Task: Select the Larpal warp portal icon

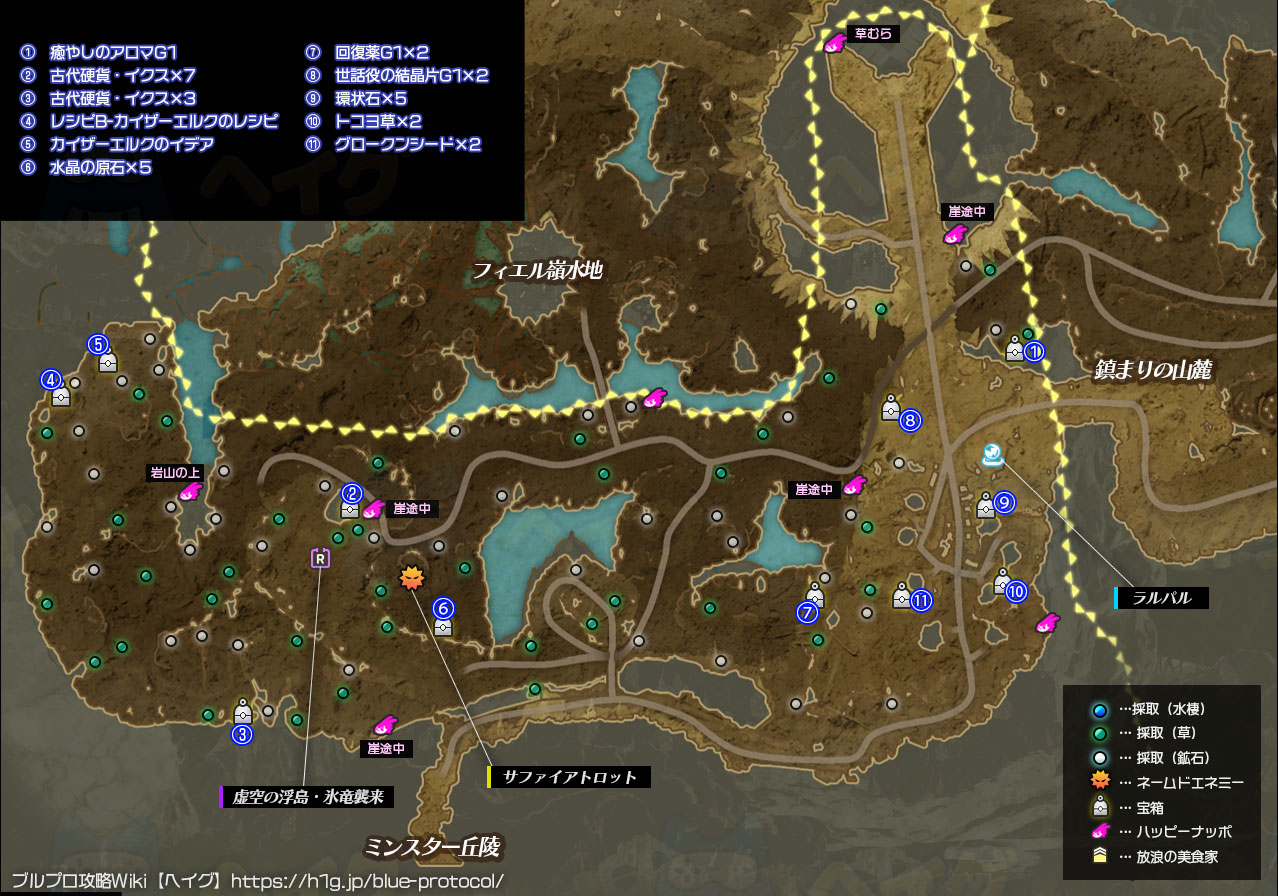Action: tap(991, 456)
